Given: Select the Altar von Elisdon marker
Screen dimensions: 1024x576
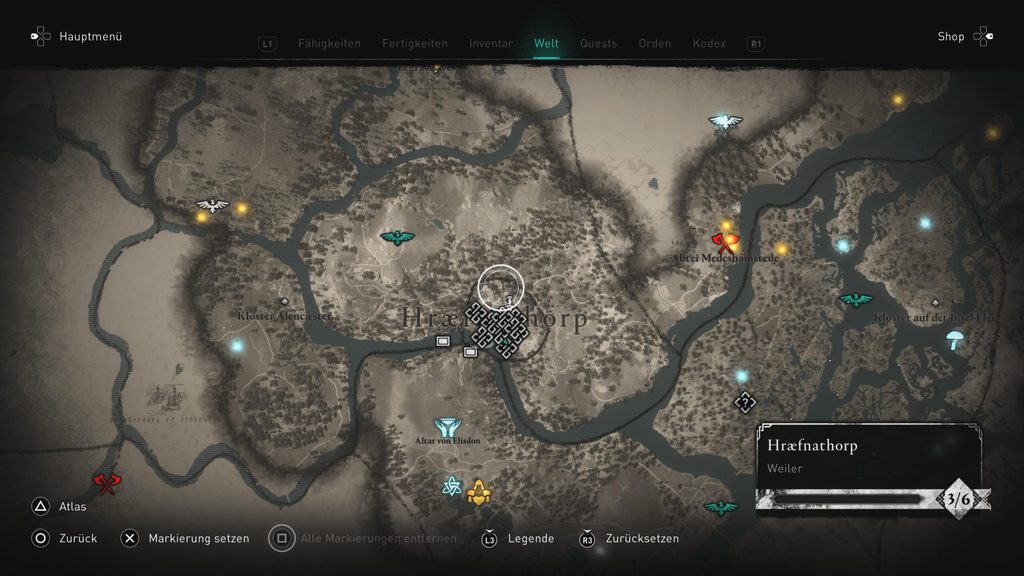Looking at the screenshot, I should [447, 427].
